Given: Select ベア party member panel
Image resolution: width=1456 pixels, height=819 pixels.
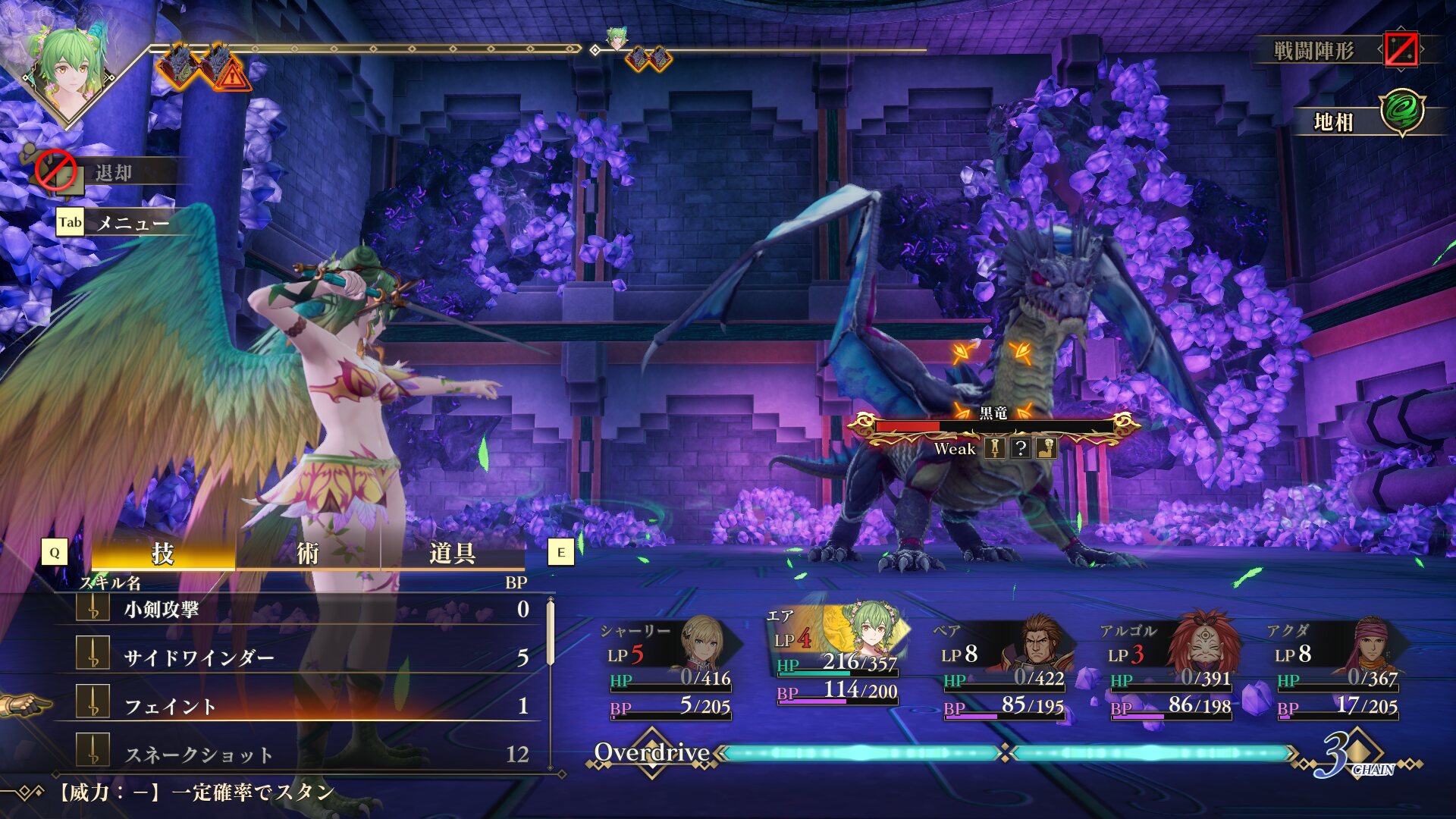Looking at the screenshot, I should pos(1003,667).
